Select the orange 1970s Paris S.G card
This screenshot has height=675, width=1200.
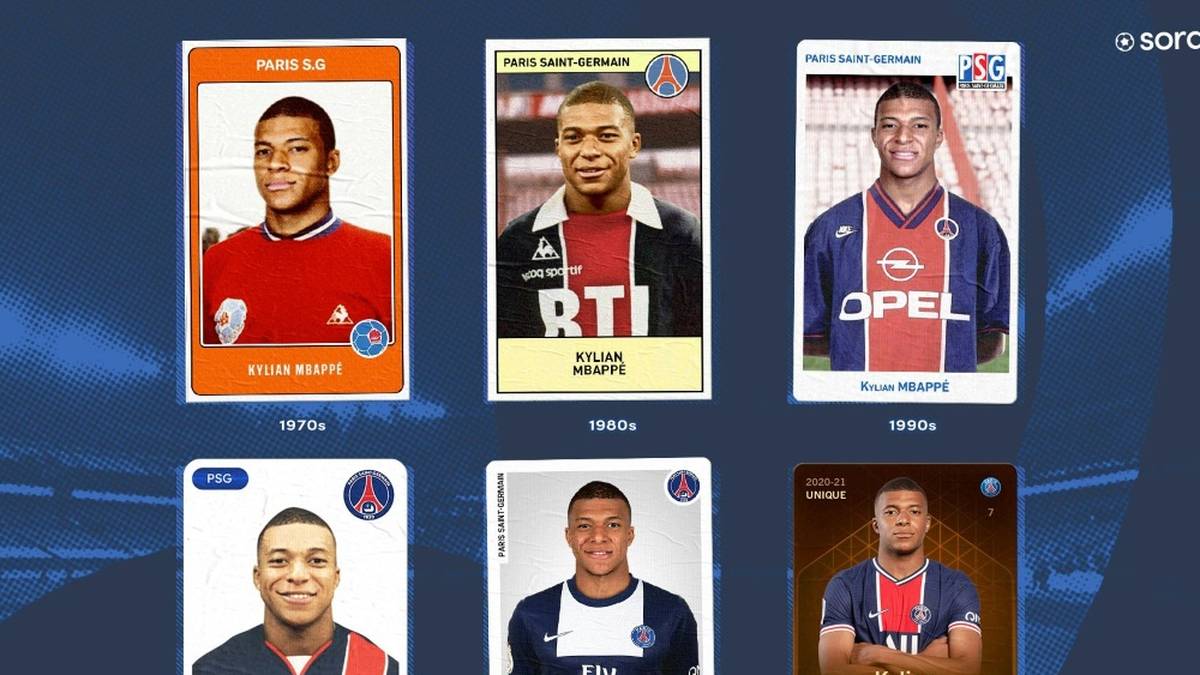pyautogui.click(x=296, y=220)
